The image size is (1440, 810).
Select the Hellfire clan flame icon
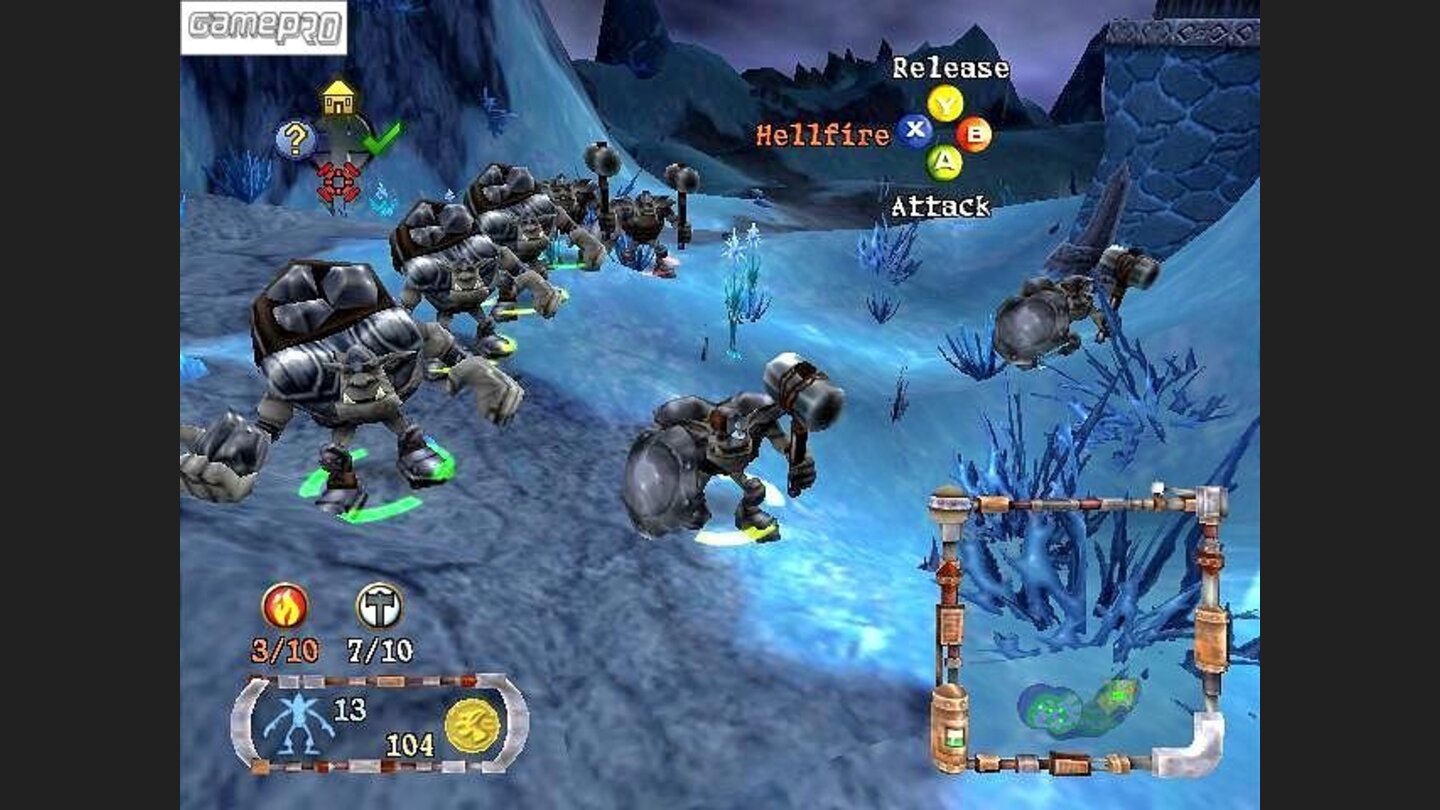point(284,606)
